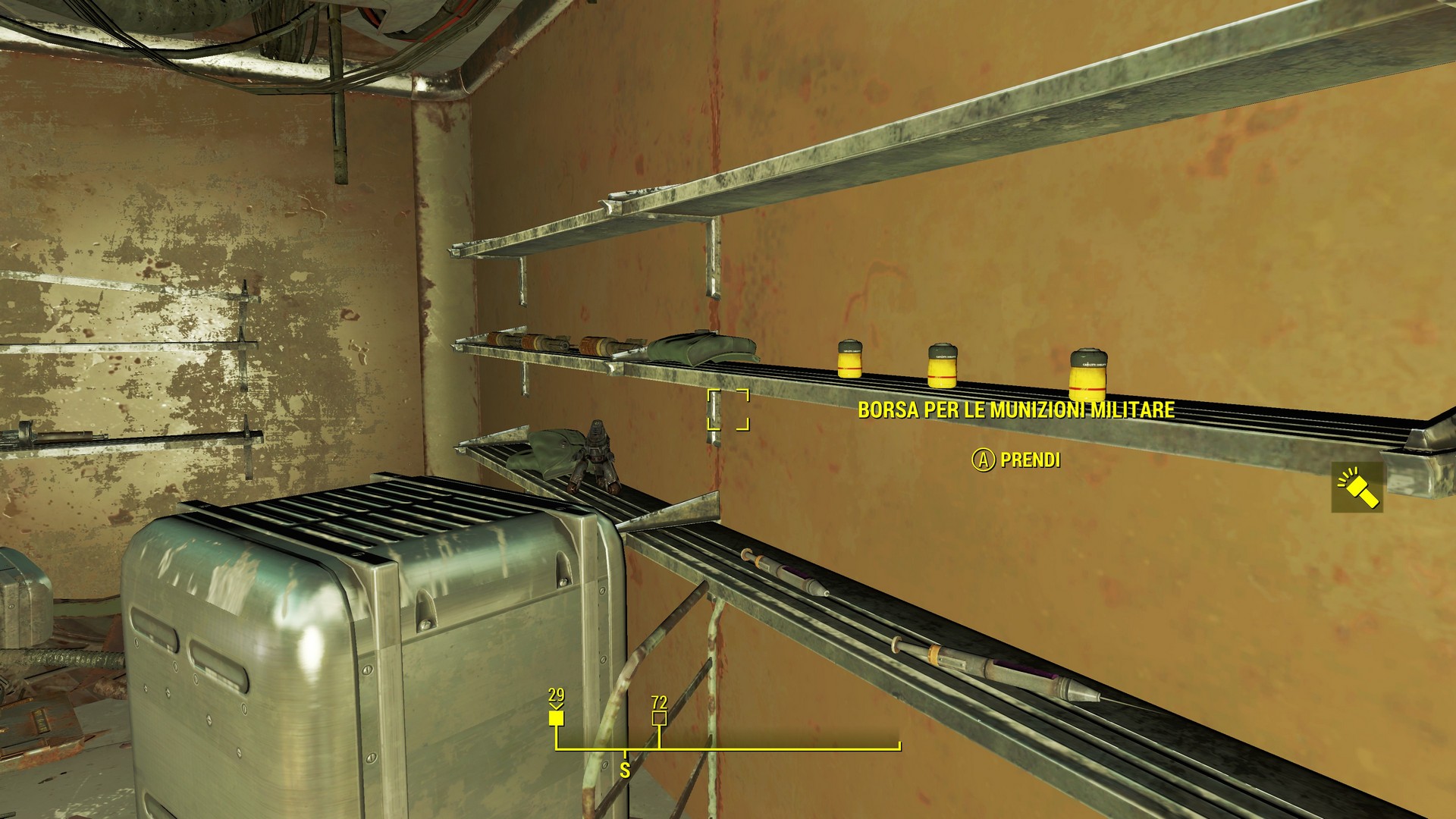1456x819 pixels.
Task: Select the filled compass marker labeled 29
Action: pos(557,717)
